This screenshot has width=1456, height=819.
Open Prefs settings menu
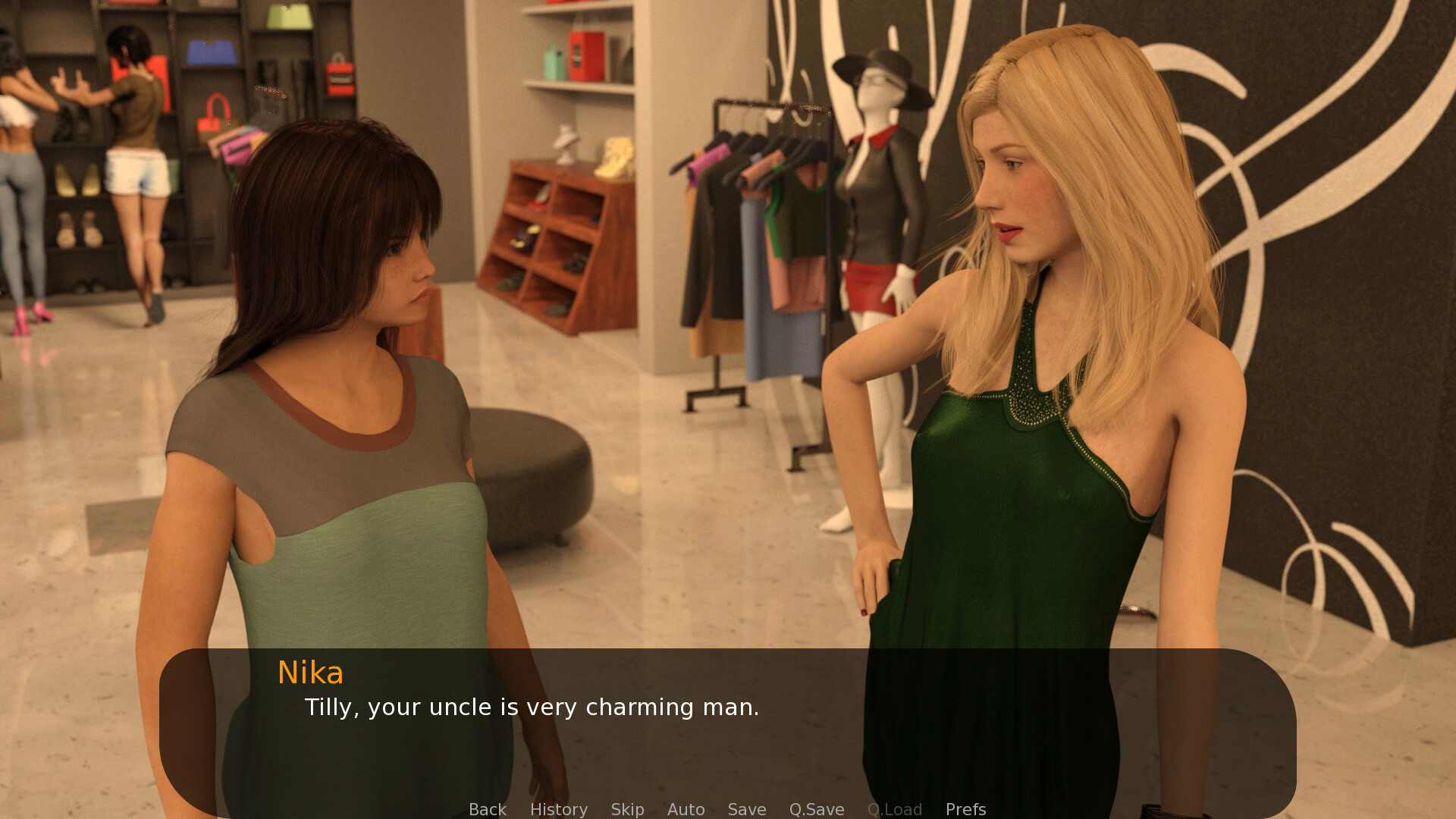tap(965, 809)
